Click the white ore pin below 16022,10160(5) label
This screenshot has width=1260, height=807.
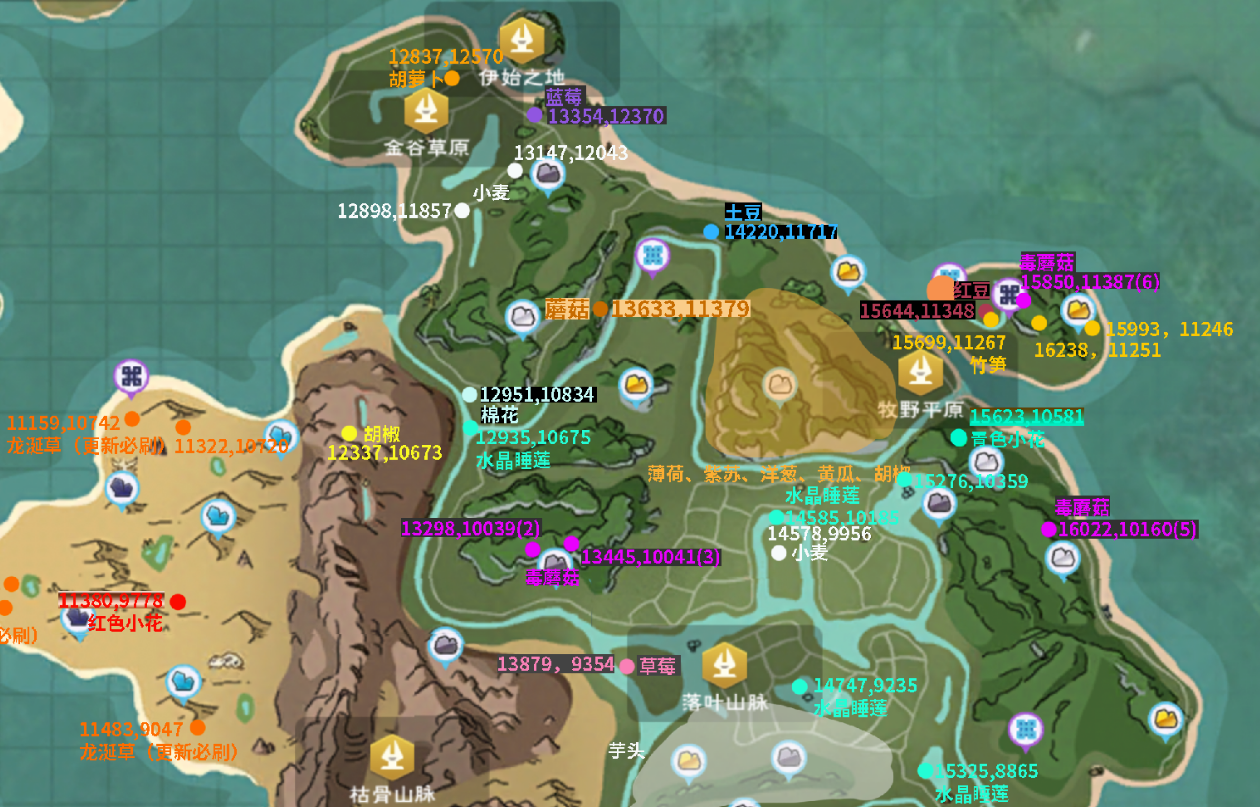pyautogui.click(x=1062, y=558)
